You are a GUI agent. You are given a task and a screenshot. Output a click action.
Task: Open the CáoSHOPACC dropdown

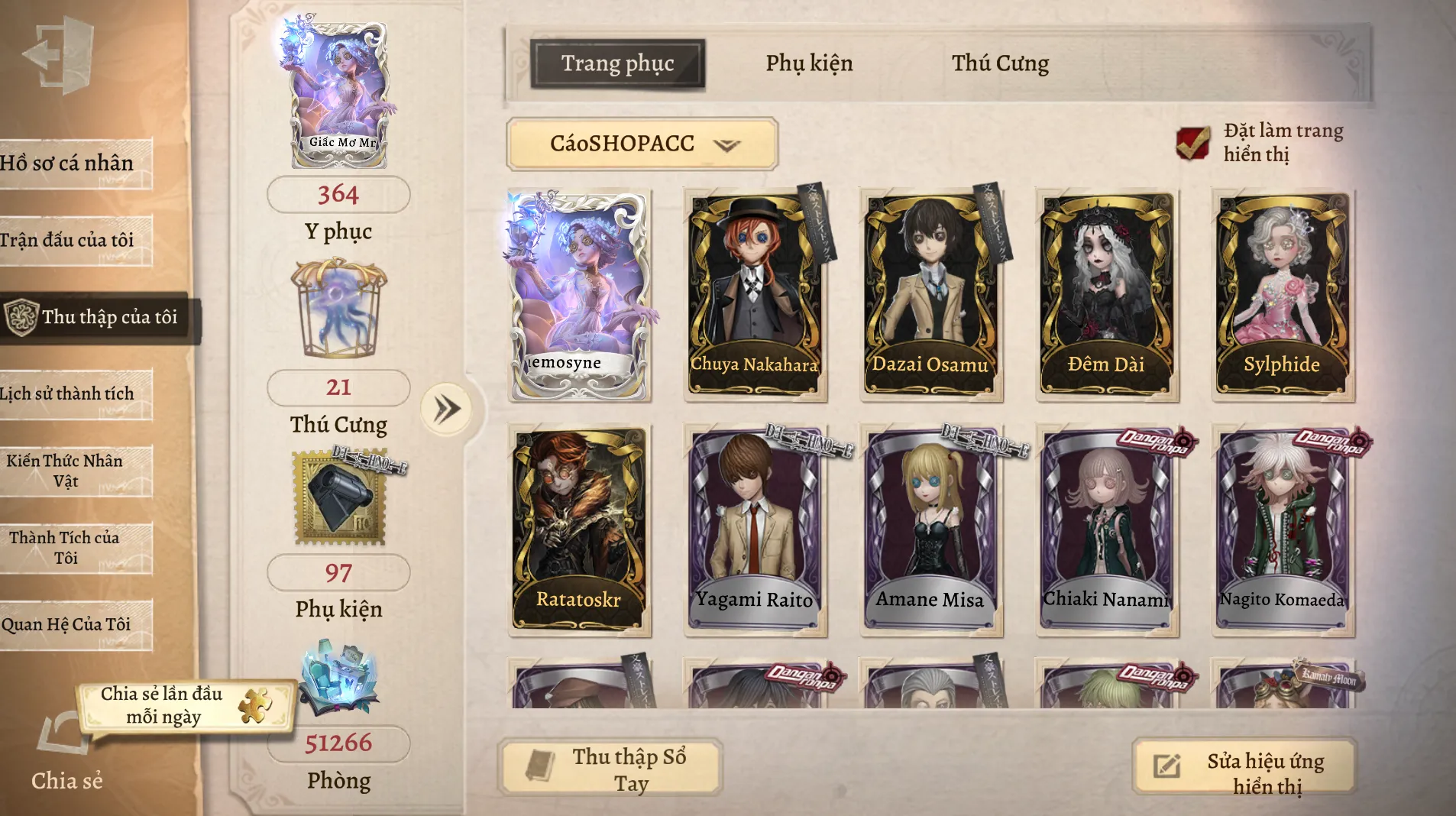(642, 144)
